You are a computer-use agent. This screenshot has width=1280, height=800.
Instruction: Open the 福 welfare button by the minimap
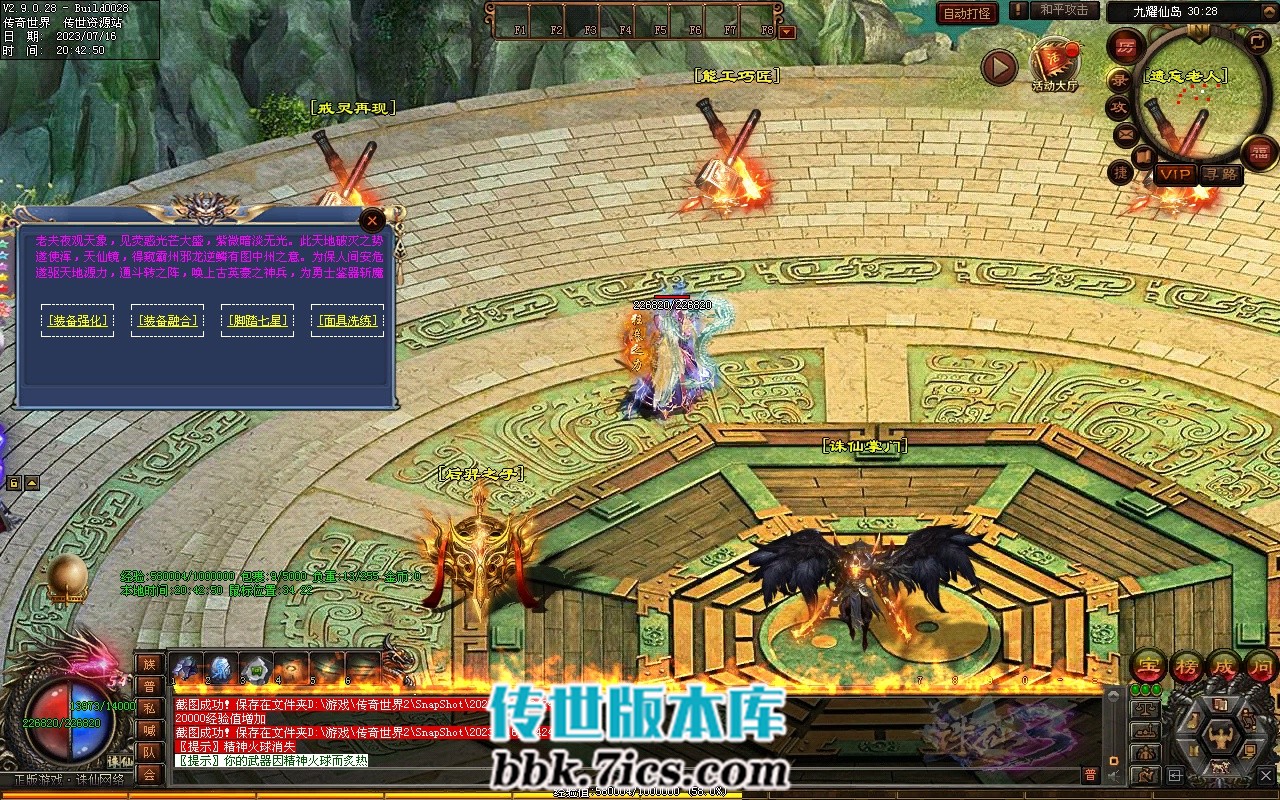click(1259, 153)
